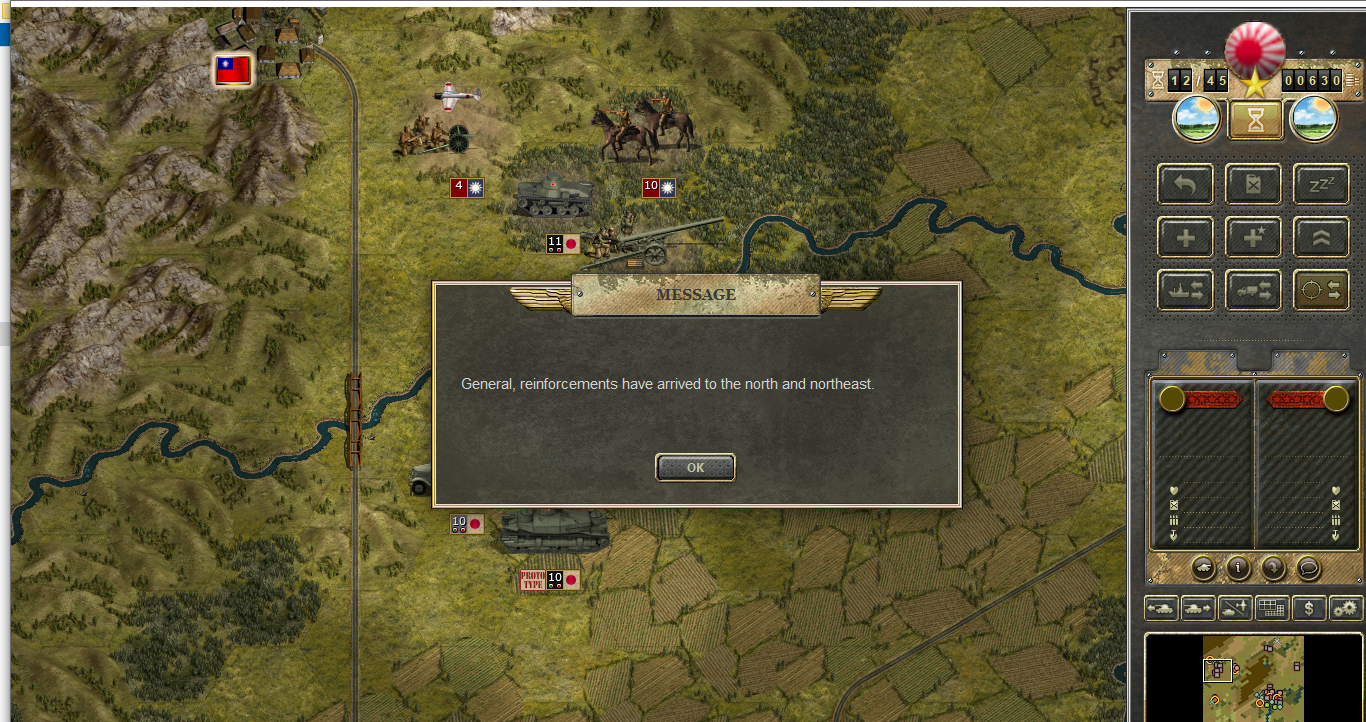
Task: Click on the minimap
Action: 1253,677
